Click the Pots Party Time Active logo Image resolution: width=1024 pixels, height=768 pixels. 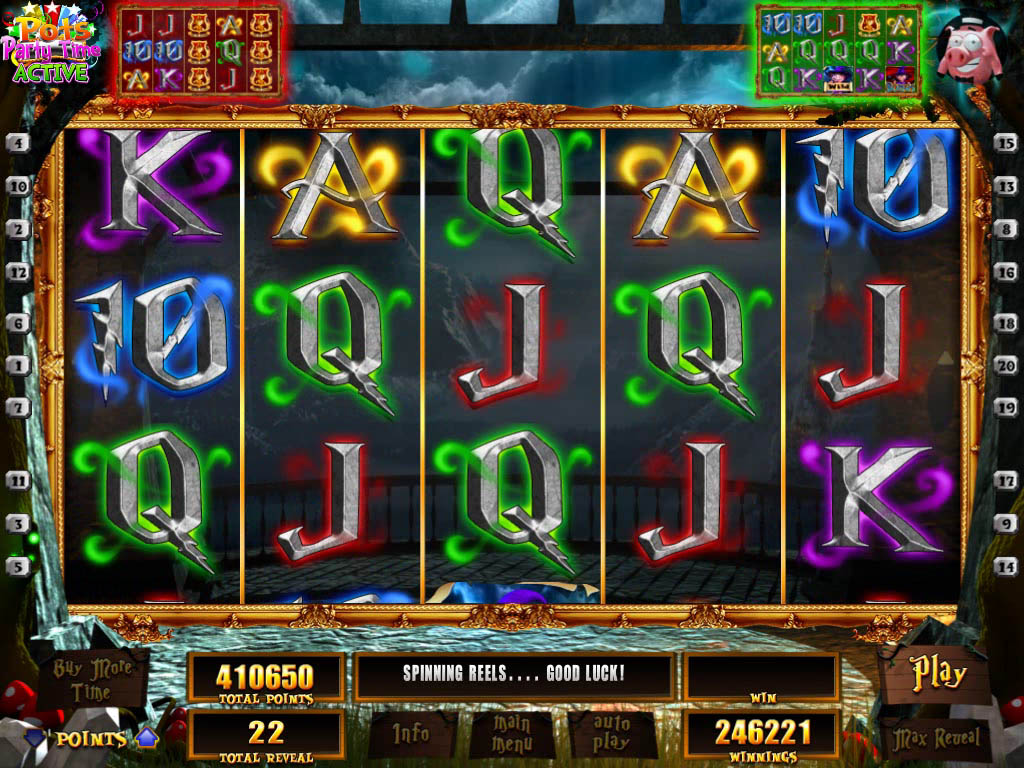(x=48, y=48)
